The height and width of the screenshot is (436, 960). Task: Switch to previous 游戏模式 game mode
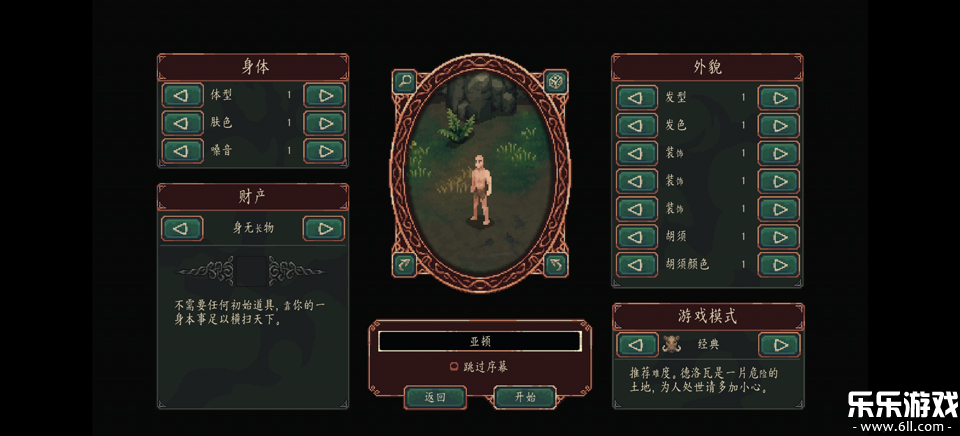point(637,345)
